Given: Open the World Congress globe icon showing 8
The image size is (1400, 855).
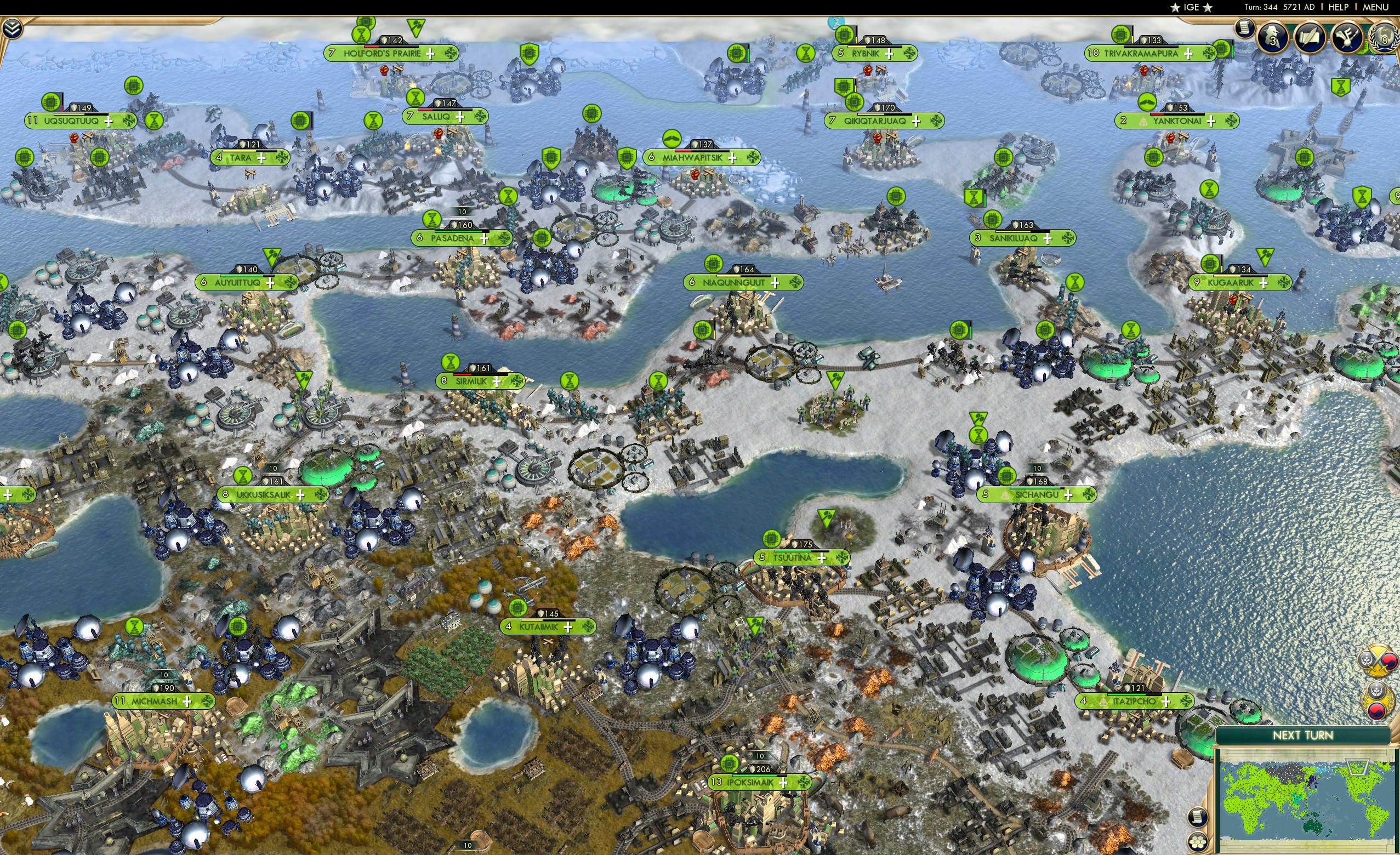Looking at the screenshot, I should 1385,38.
